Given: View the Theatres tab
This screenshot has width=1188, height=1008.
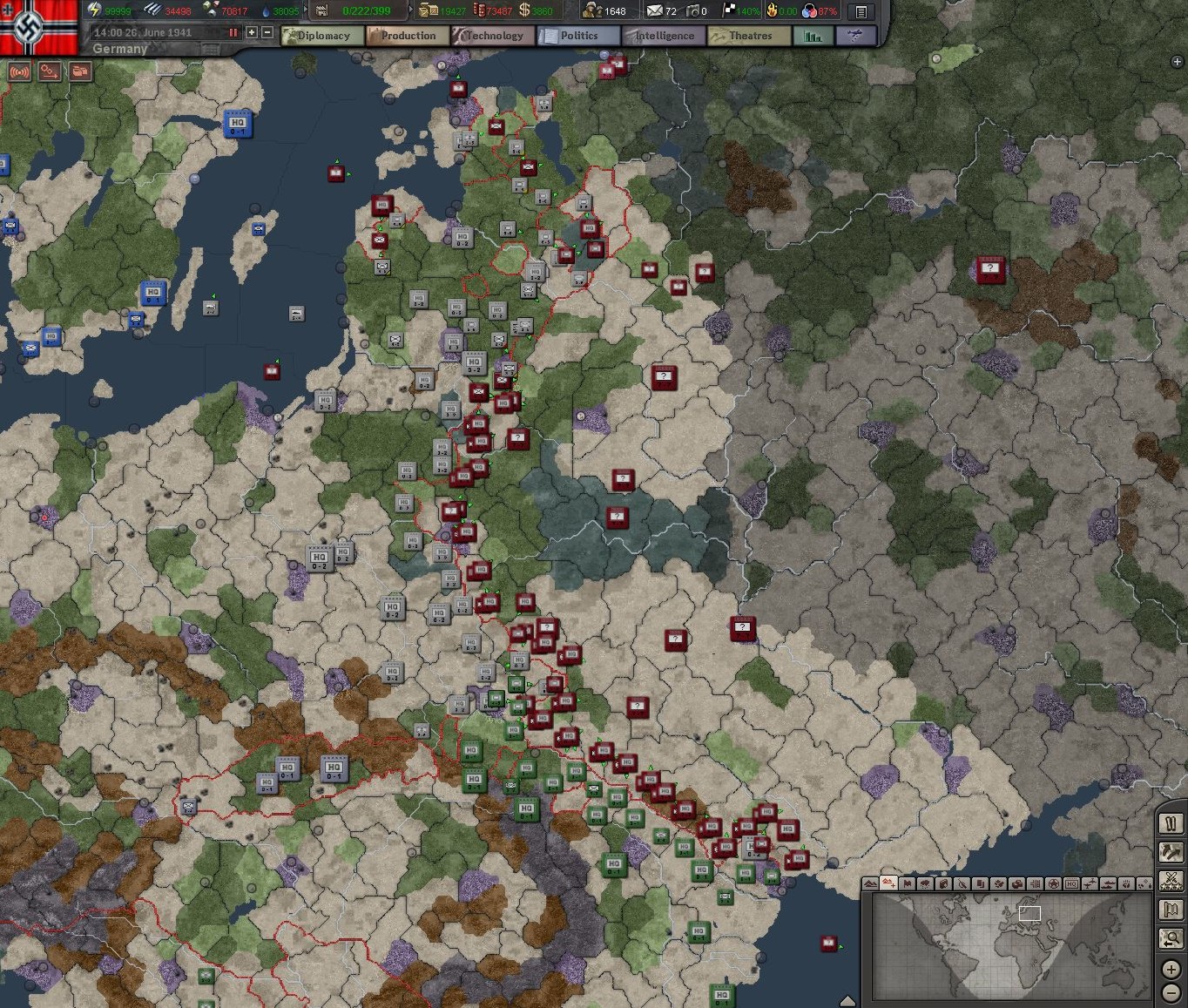Looking at the screenshot, I should [749, 36].
